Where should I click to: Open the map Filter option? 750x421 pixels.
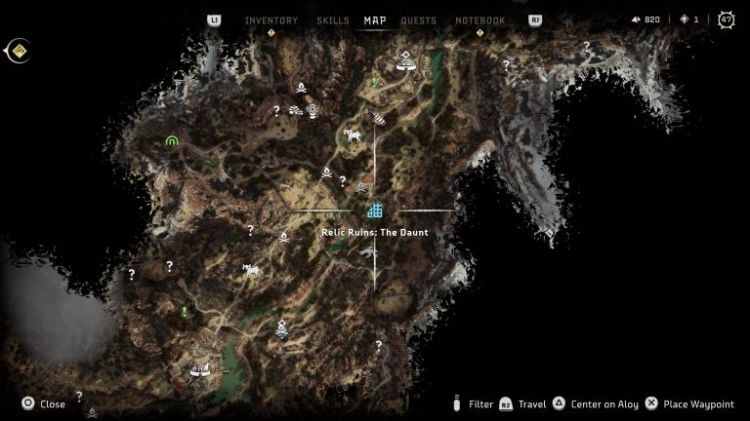click(480, 404)
